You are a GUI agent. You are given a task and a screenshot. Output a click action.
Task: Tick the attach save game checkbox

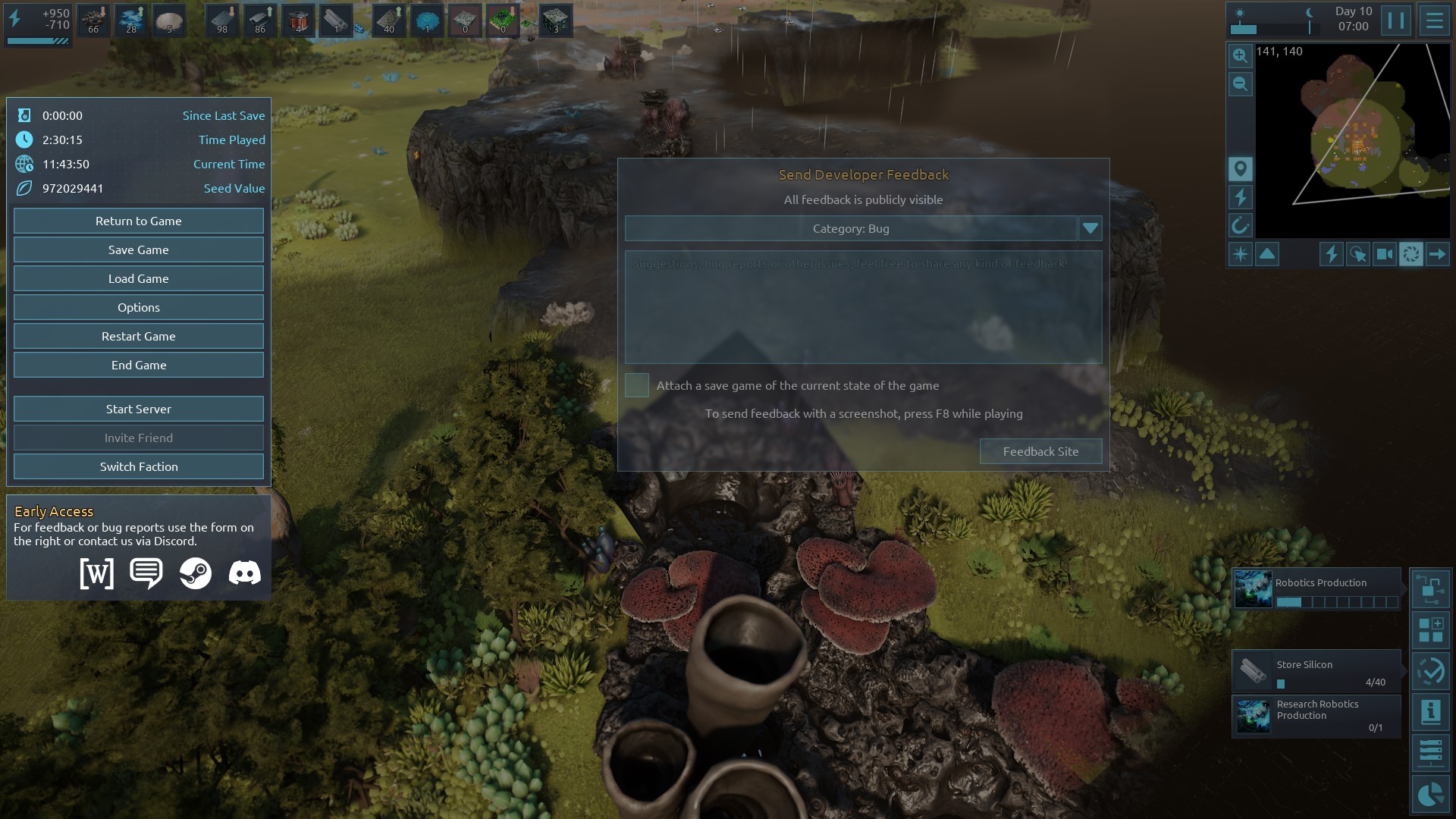click(637, 385)
